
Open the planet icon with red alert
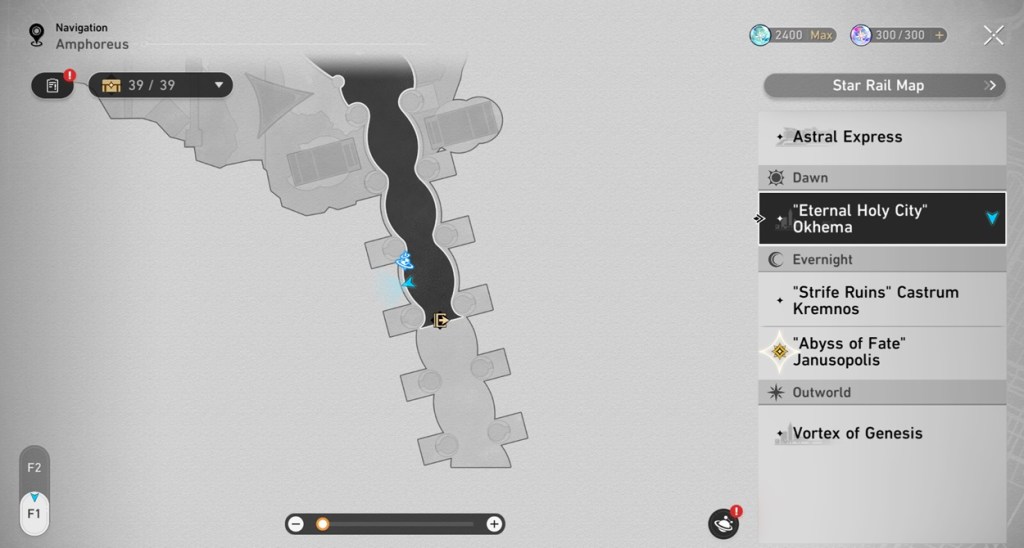722,523
